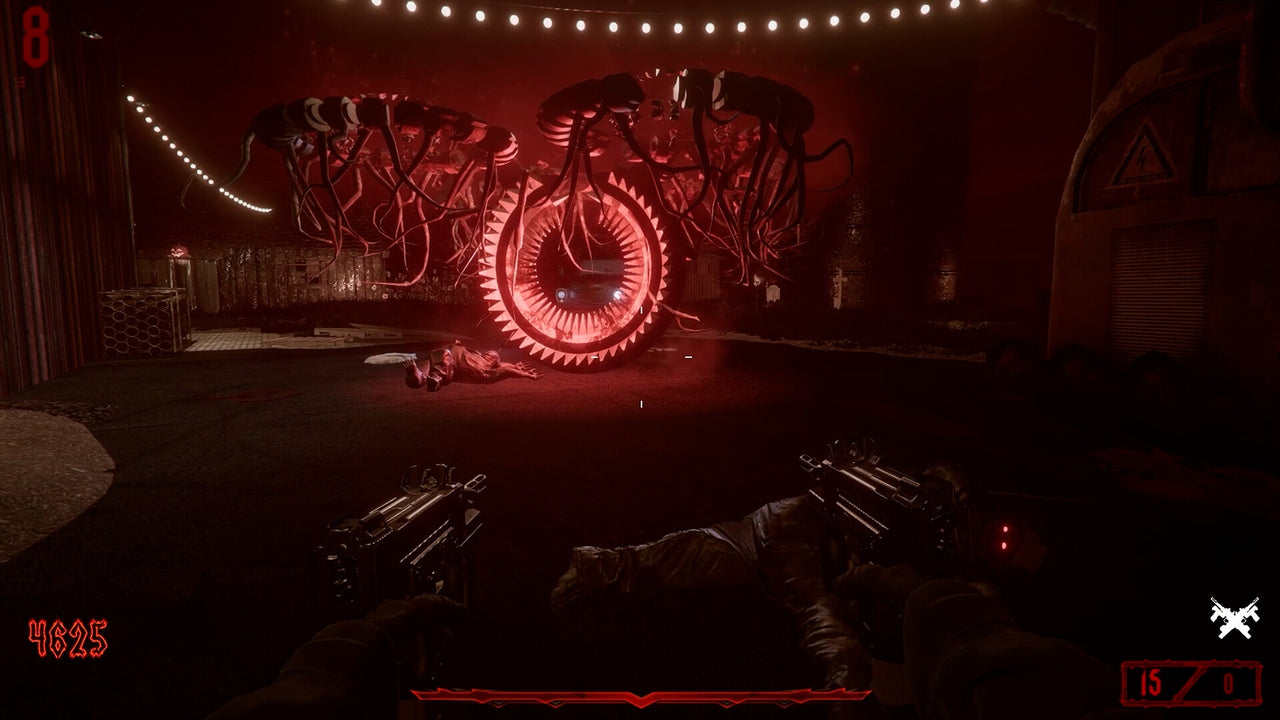Click the wave counter number 8
The height and width of the screenshot is (720, 1280).
click(35, 37)
